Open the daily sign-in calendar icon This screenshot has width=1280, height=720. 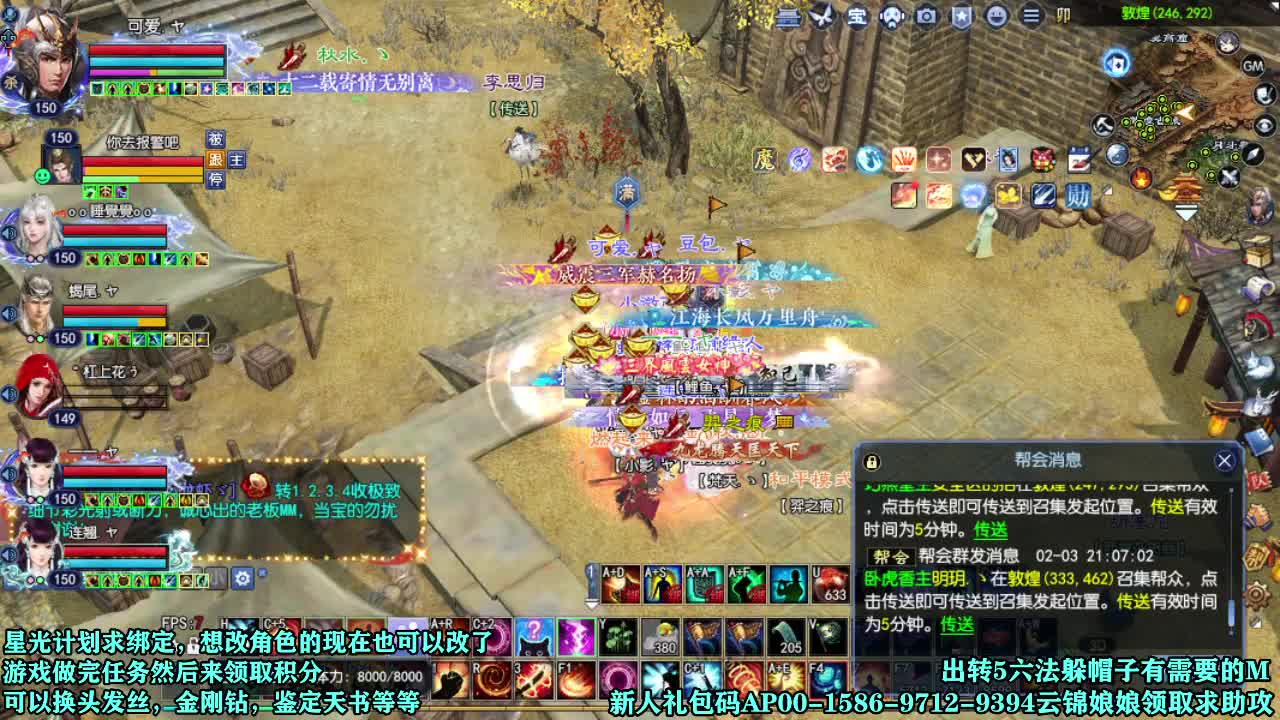pos(1079,159)
